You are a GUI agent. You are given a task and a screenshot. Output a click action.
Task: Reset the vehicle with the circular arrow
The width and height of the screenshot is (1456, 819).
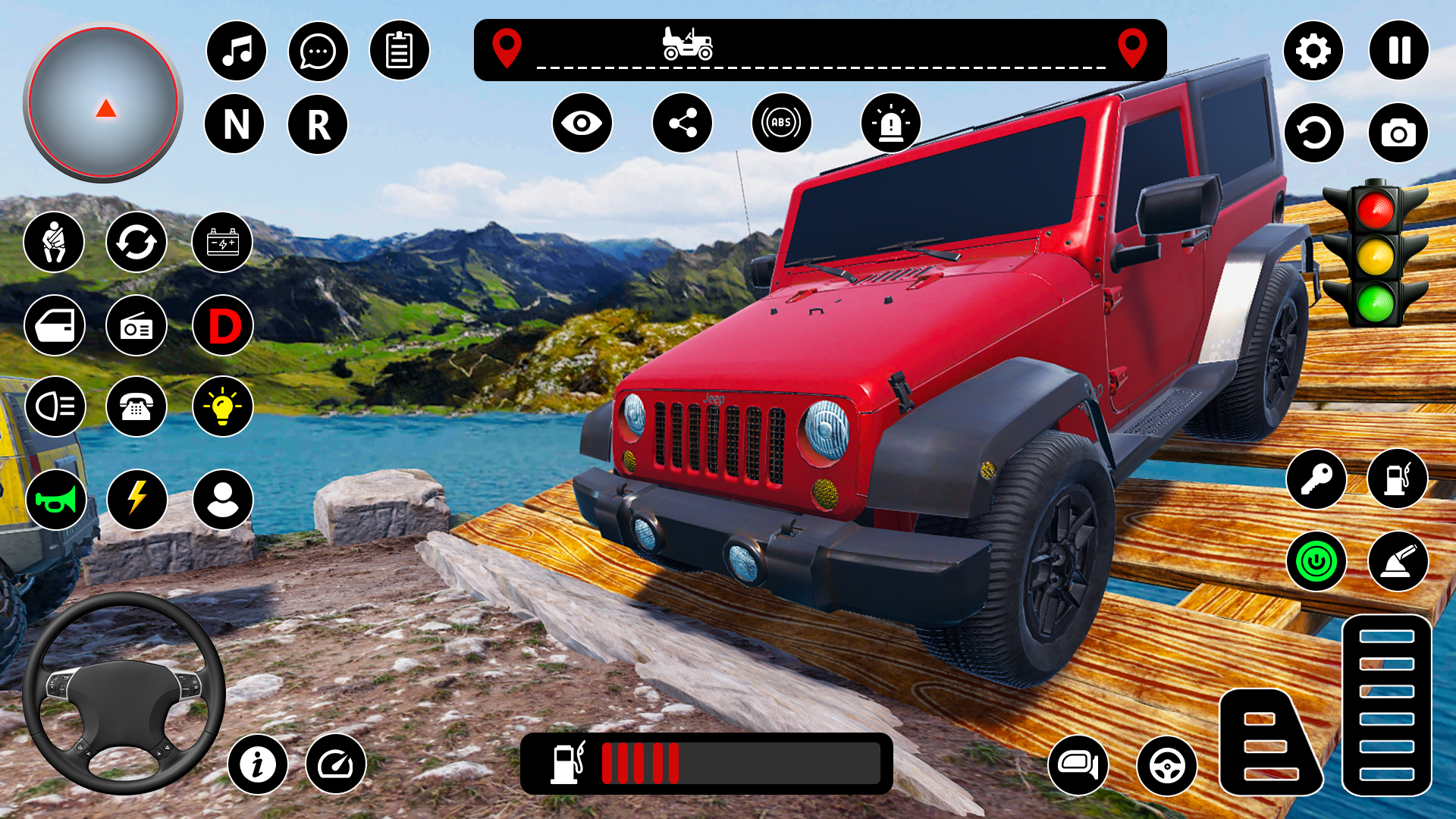[x=1313, y=133]
